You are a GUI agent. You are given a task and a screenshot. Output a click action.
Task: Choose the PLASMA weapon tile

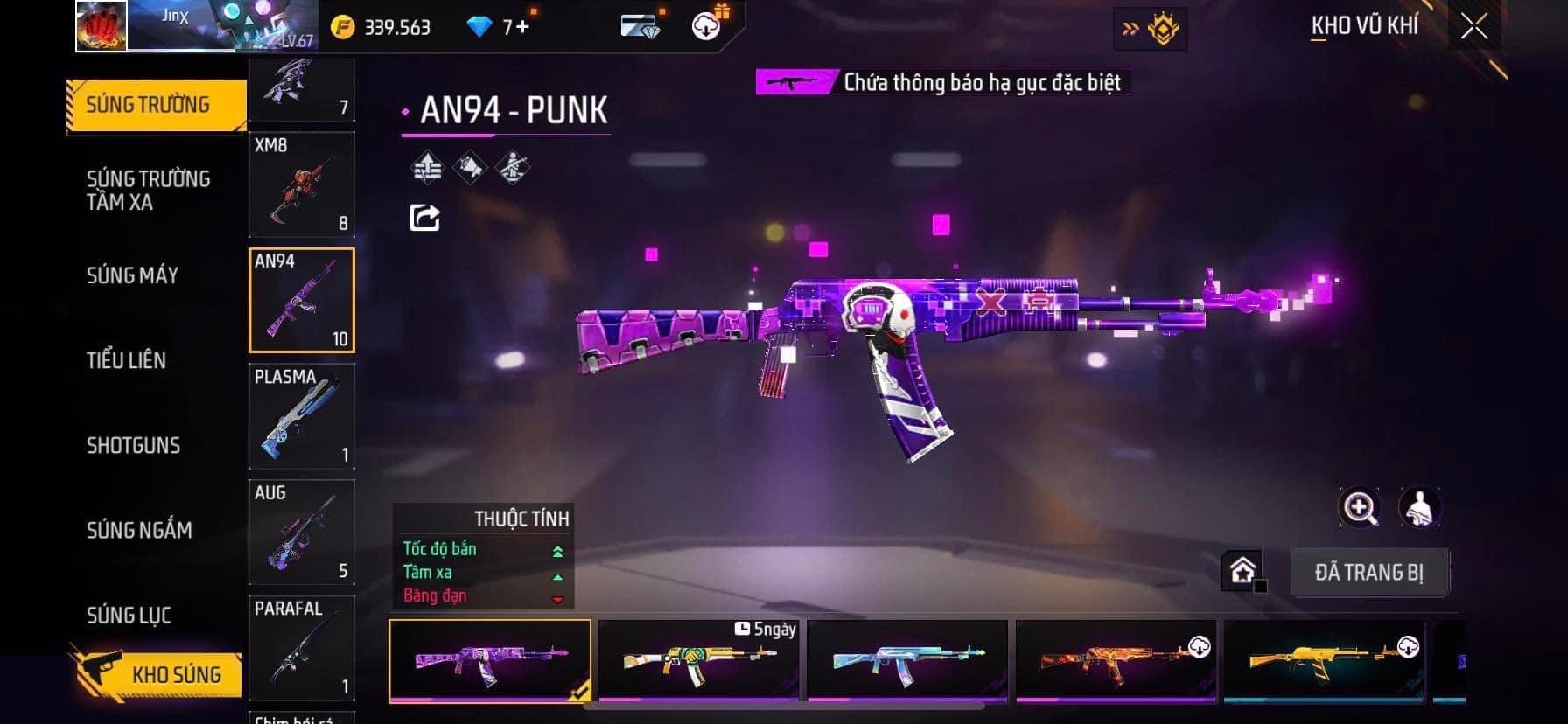coord(301,416)
